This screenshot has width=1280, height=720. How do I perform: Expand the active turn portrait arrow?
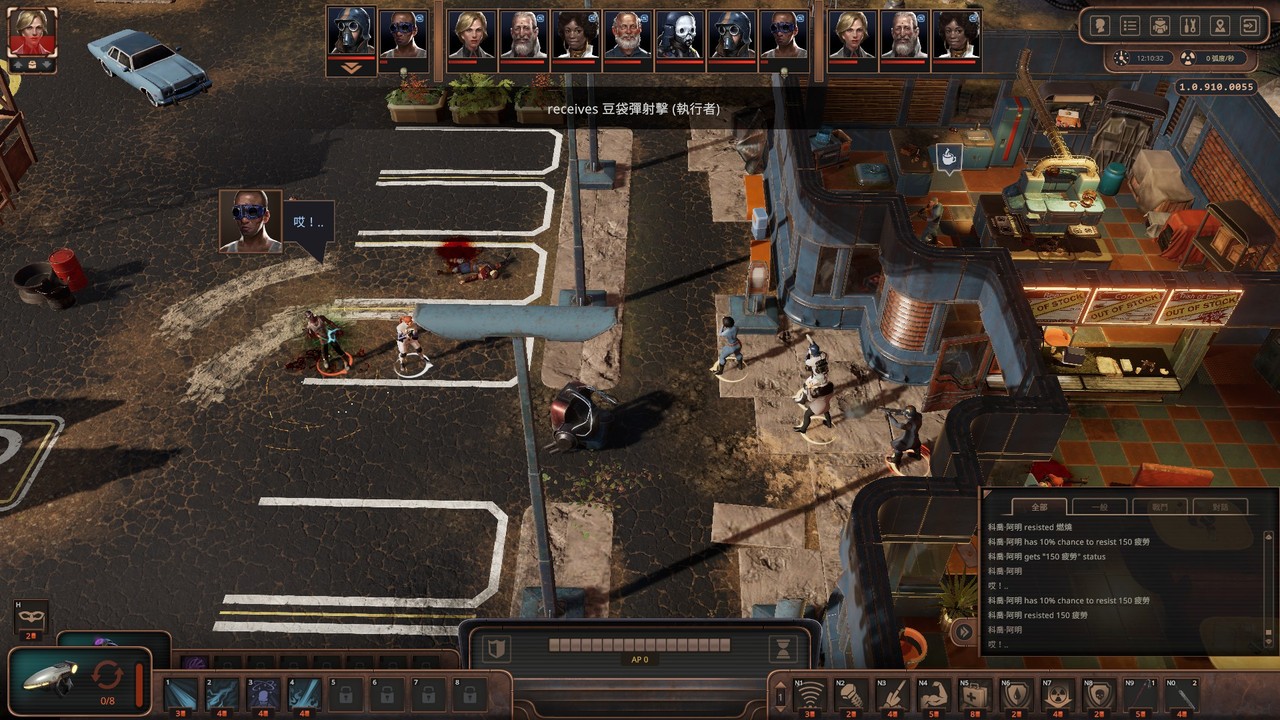[x=351, y=68]
